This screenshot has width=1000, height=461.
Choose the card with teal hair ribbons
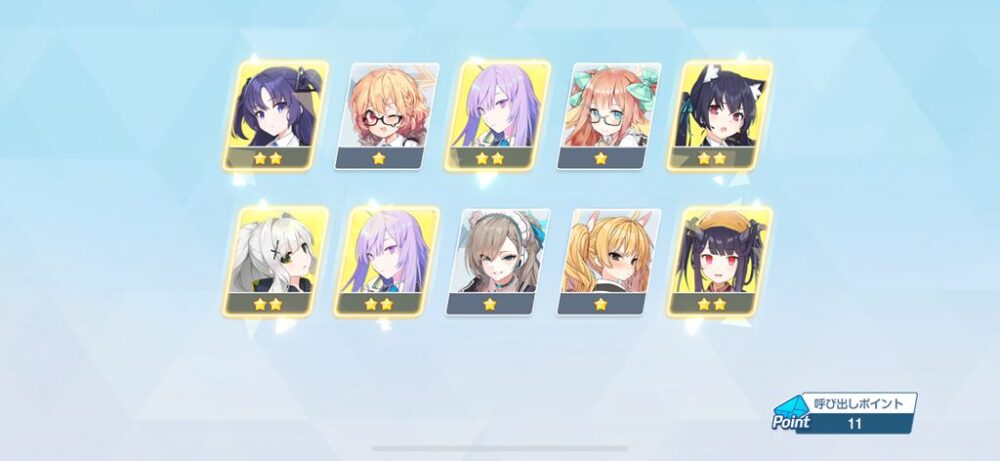pos(608,114)
